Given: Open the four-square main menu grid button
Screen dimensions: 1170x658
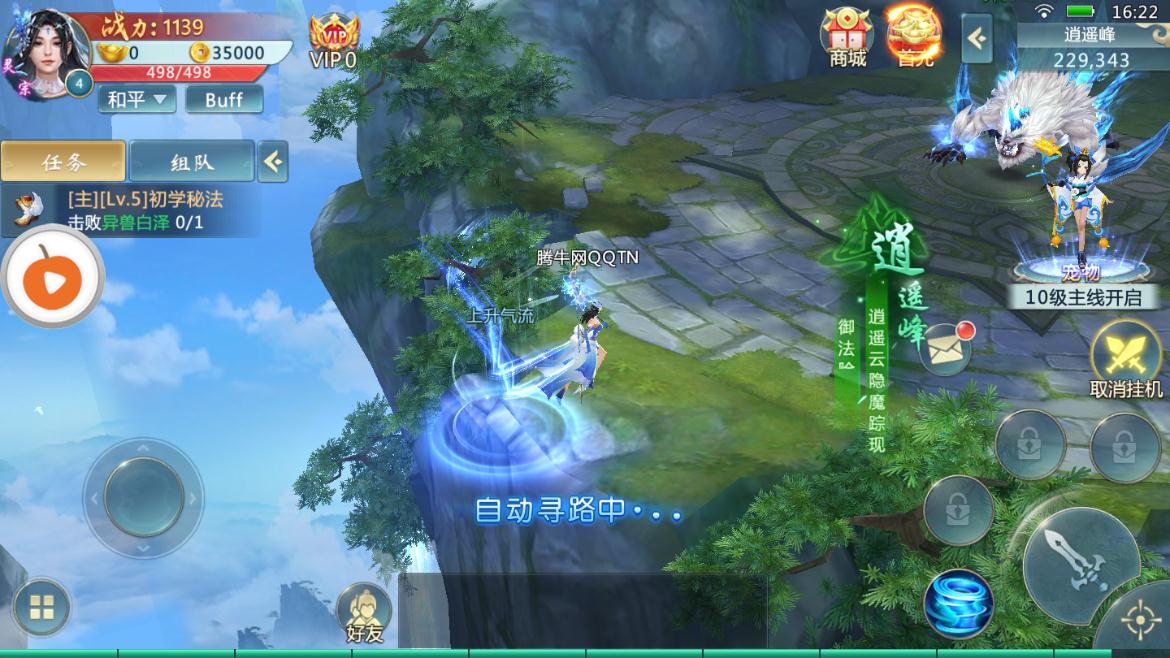Looking at the screenshot, I should [x=41, y=606].
